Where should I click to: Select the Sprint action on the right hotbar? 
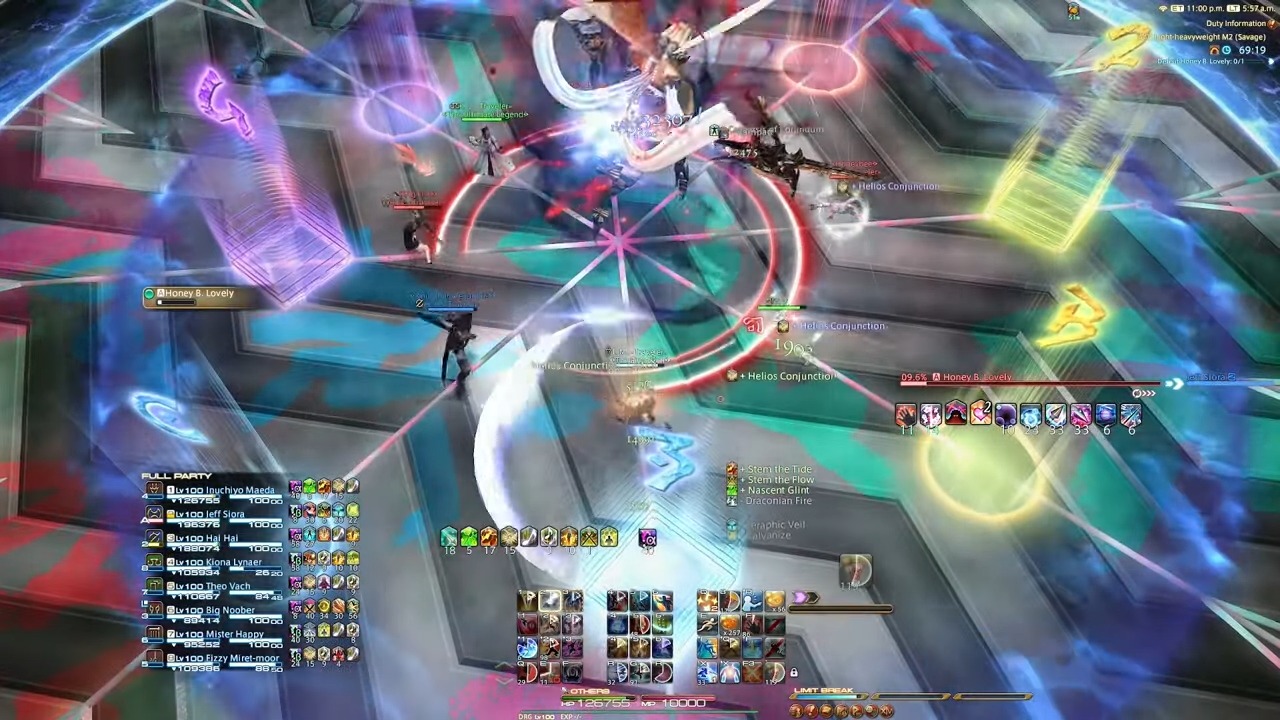coord(707,625)
